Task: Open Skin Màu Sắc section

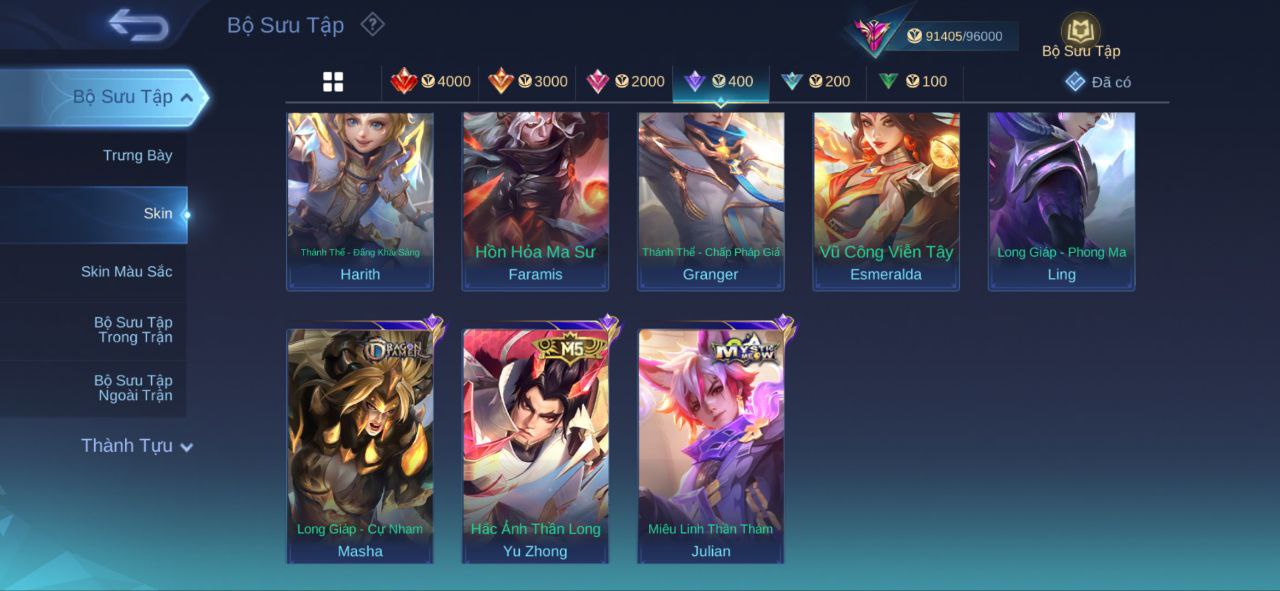Action: [126, 271]
